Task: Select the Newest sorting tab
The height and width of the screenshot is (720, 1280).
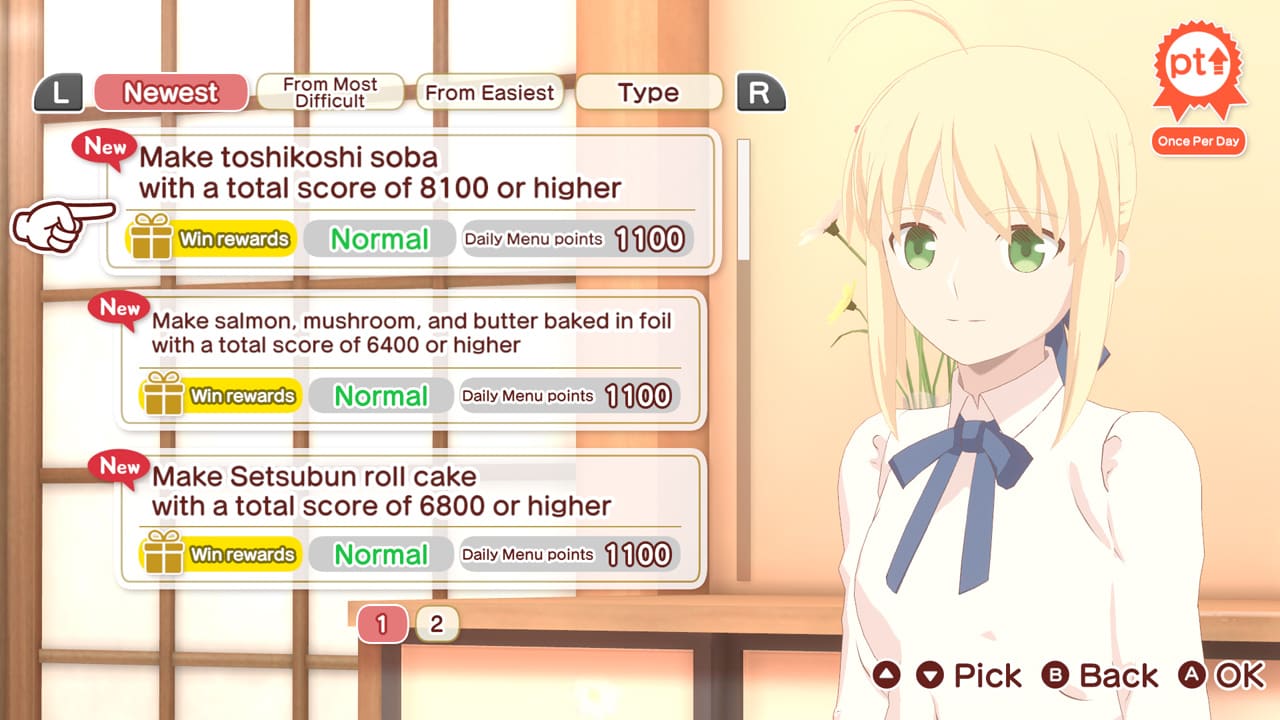Action: (x=171, y=93)
